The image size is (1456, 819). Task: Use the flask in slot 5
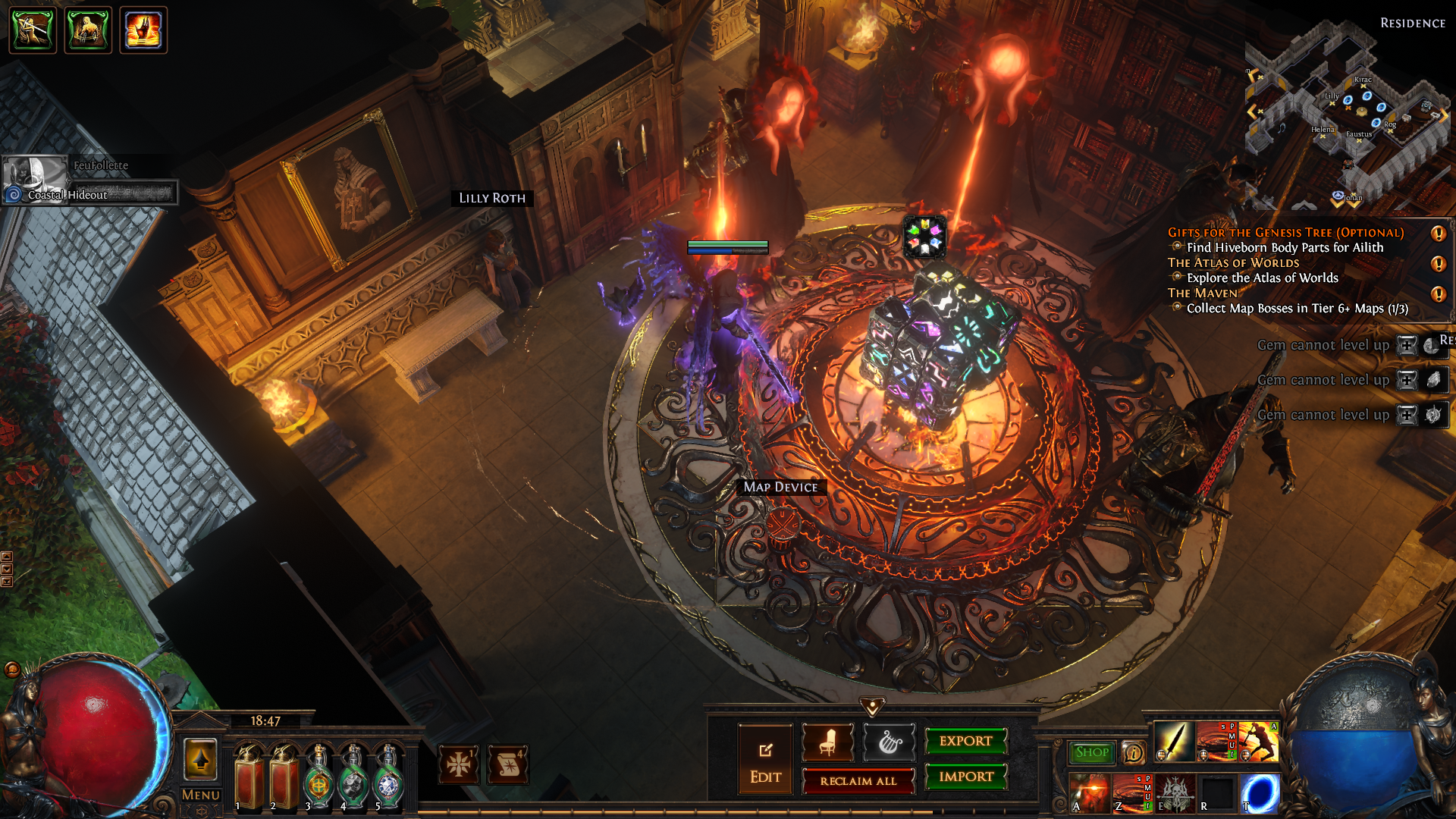[389, 777]
